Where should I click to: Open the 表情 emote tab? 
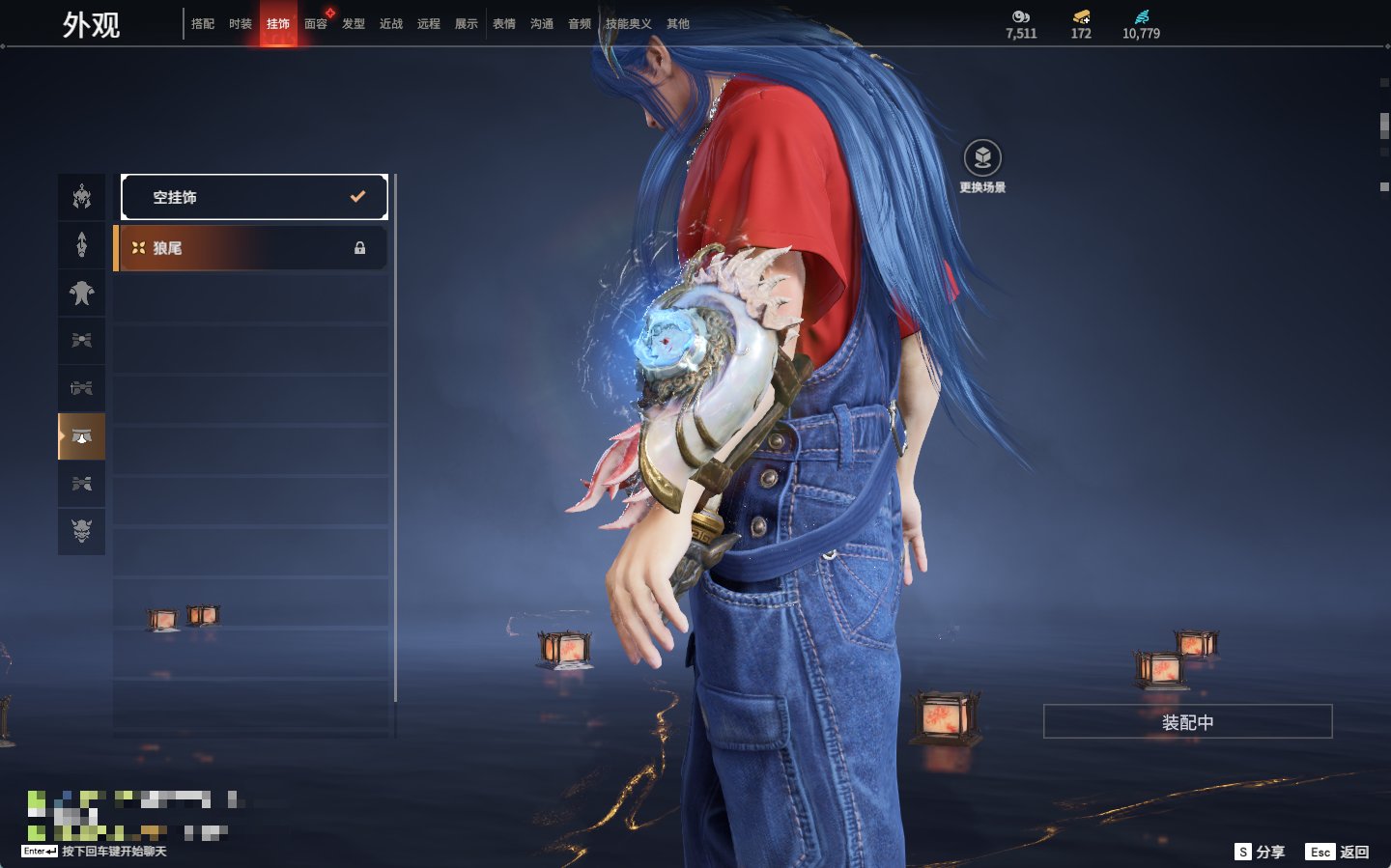coord(504,24)
